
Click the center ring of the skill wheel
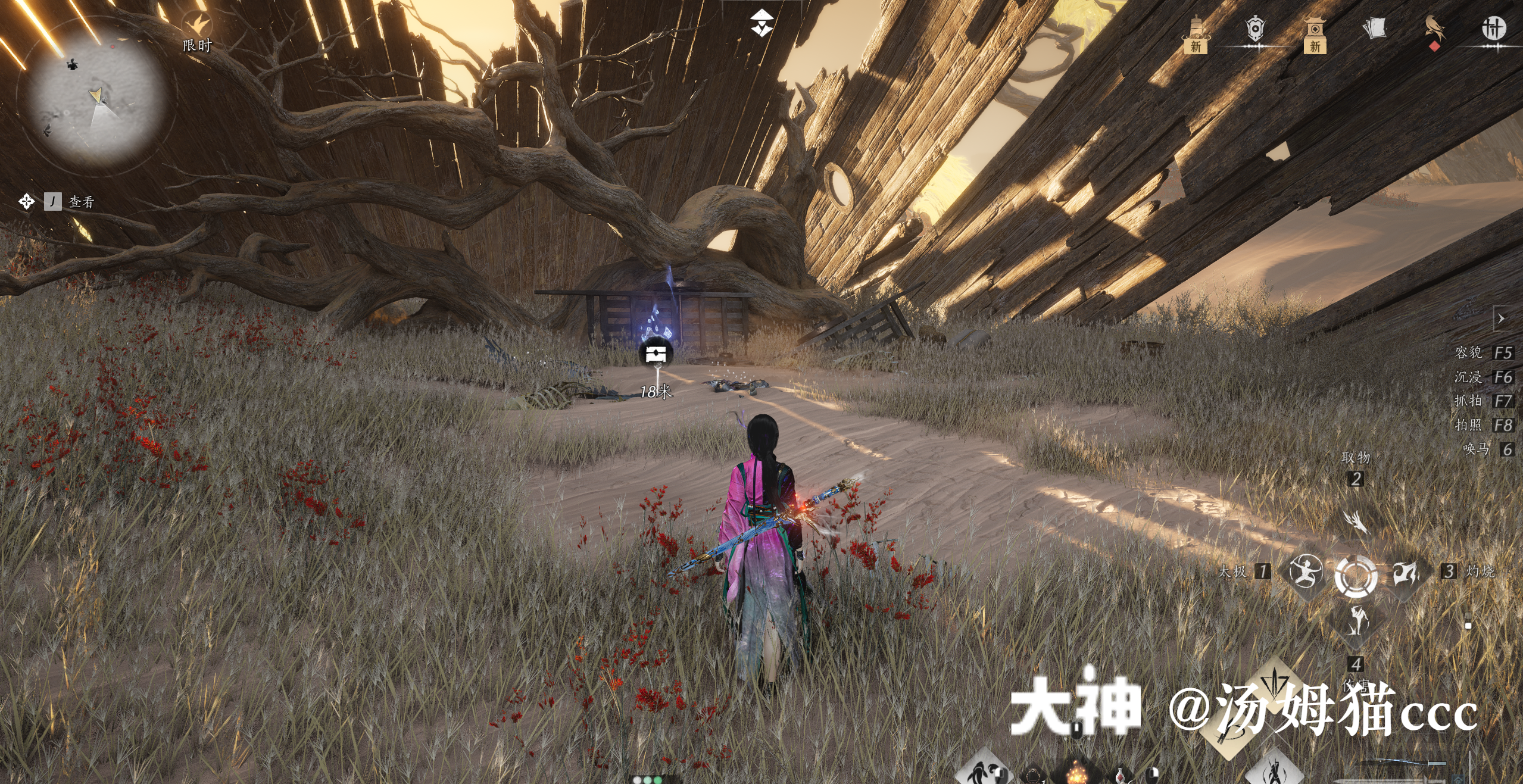(1356, 576)
